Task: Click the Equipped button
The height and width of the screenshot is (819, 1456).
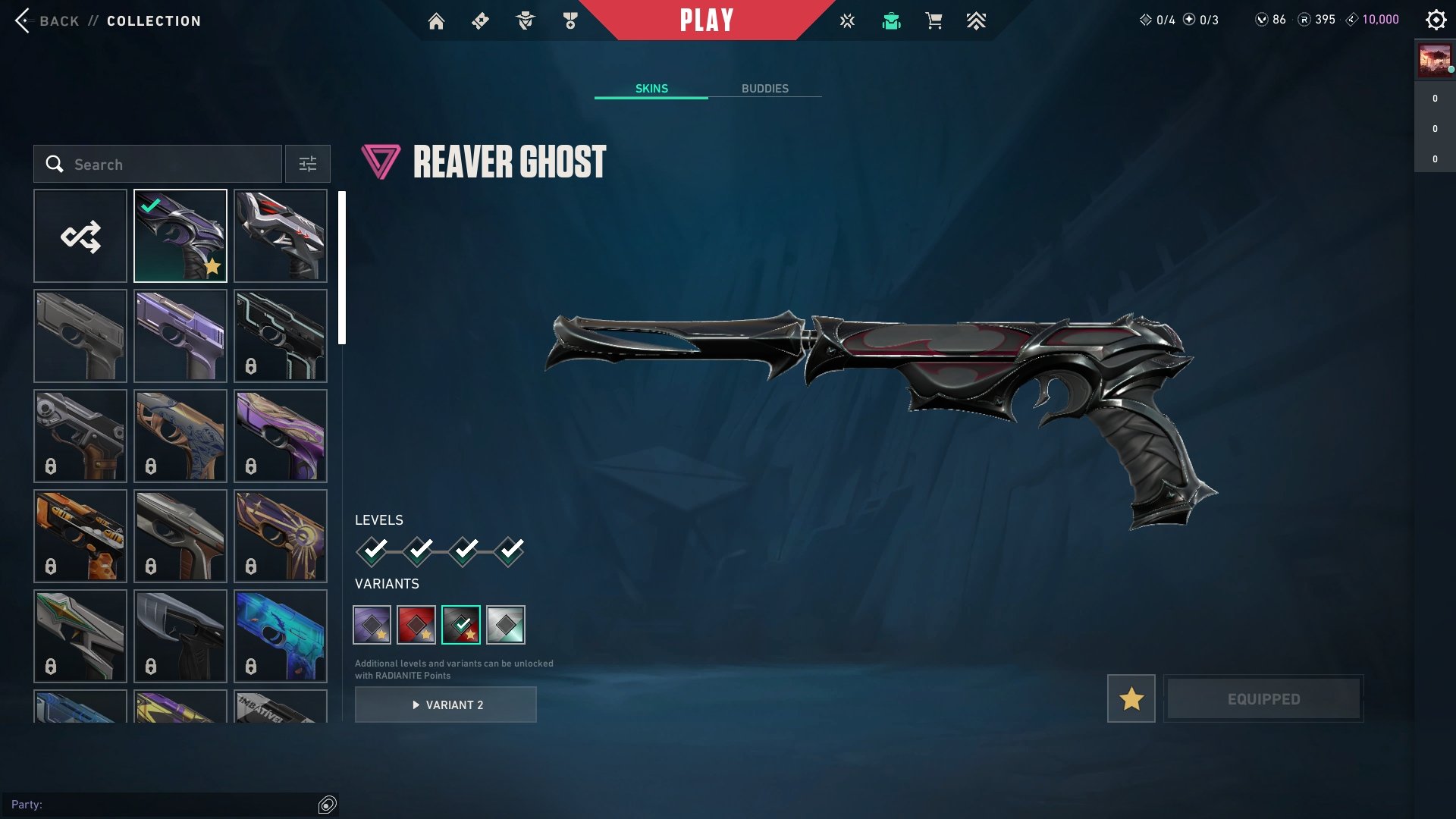Action: 1263,698
